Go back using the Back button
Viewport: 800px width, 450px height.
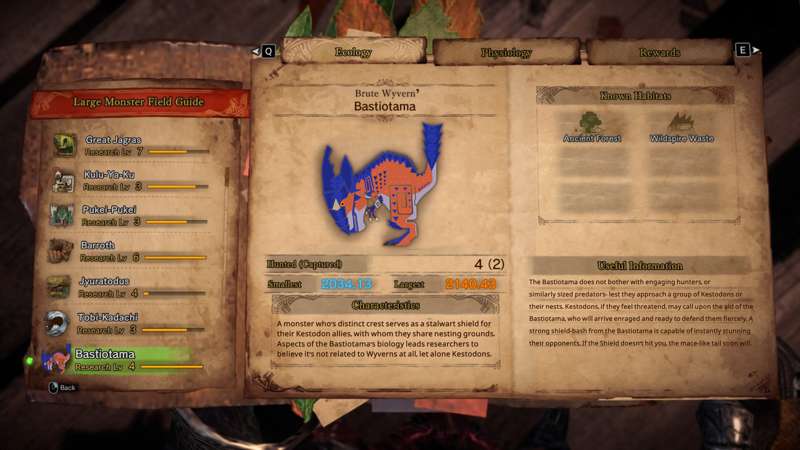62,387
